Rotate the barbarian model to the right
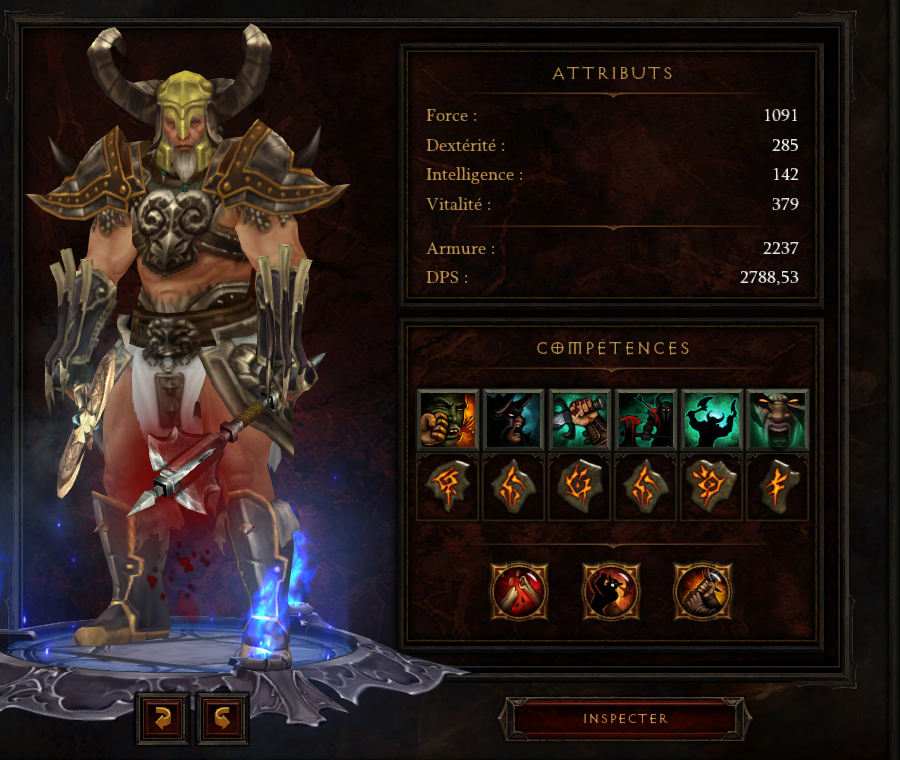 click(x=222, y=717)
